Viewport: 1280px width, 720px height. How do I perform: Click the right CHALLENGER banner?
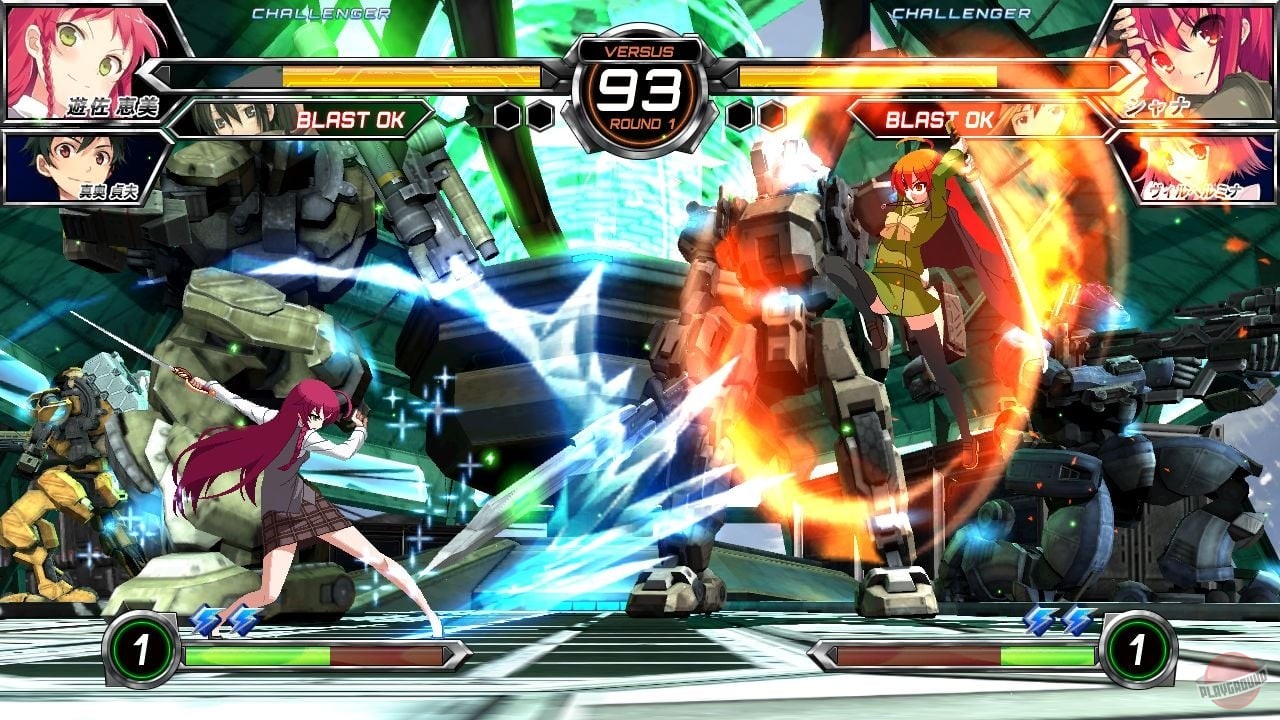click(x=960, y=13)
